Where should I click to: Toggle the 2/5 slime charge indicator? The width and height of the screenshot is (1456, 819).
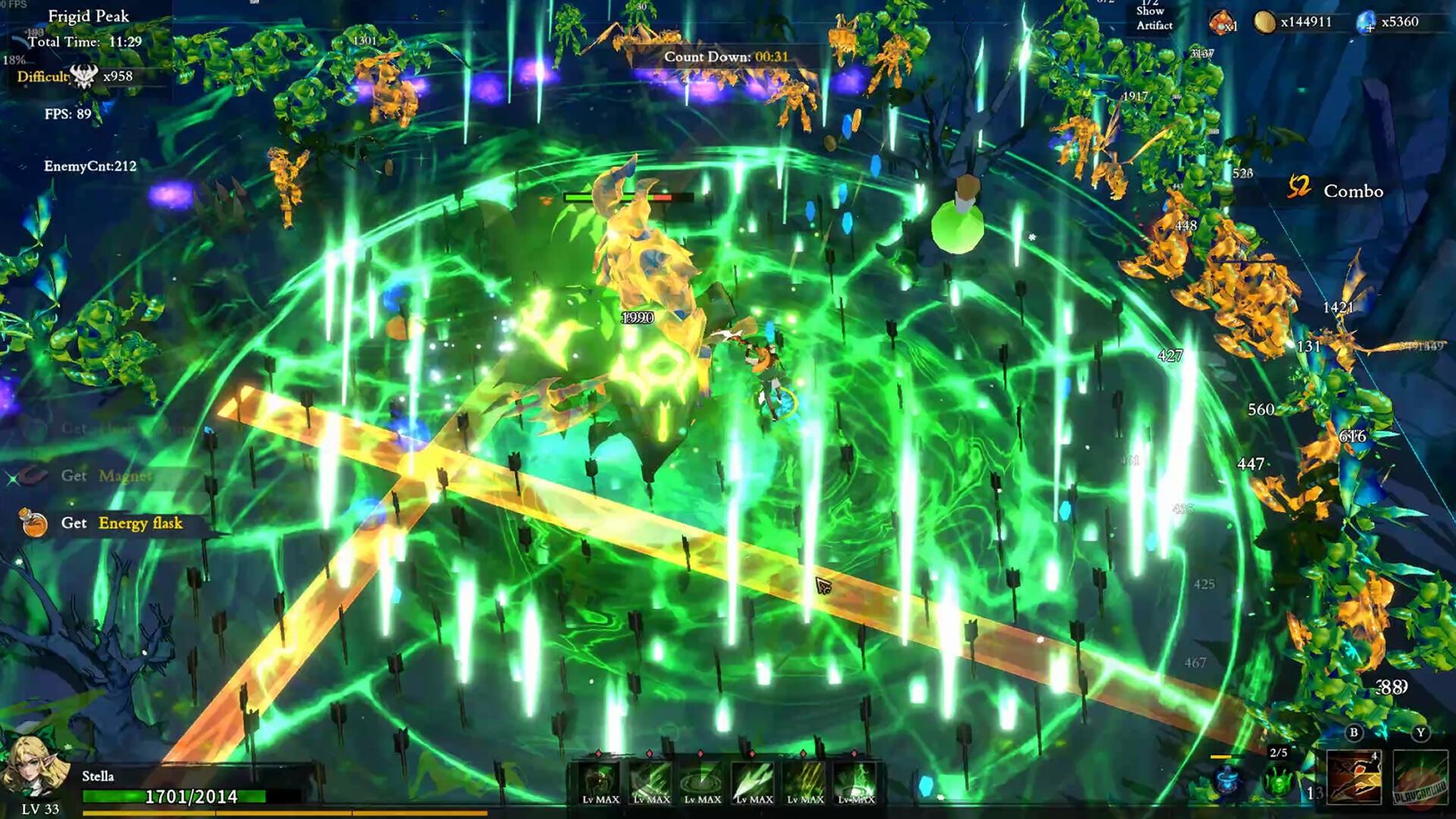click(x=1278, y=754)
